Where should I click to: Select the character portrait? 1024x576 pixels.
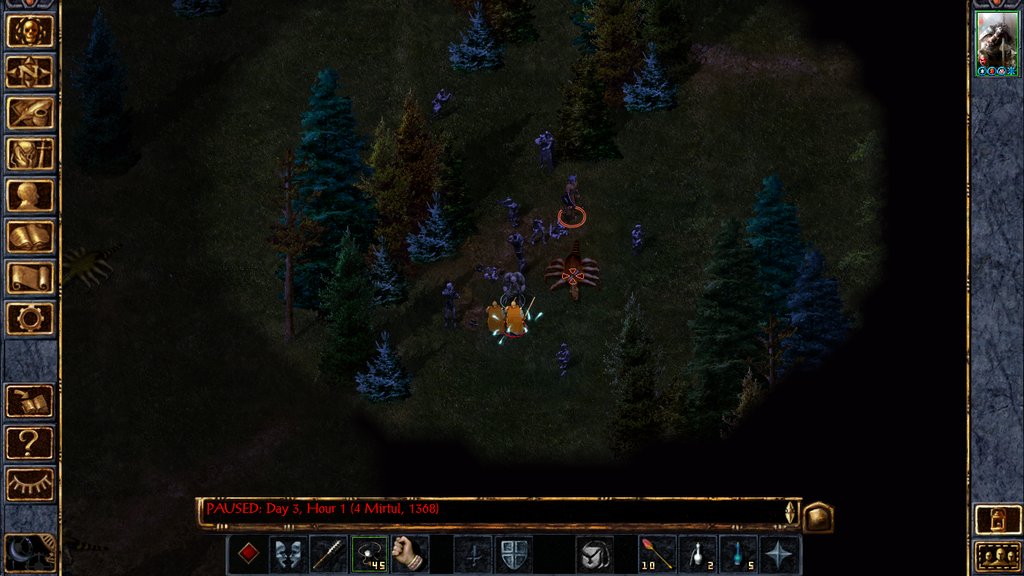click(996, 40)
